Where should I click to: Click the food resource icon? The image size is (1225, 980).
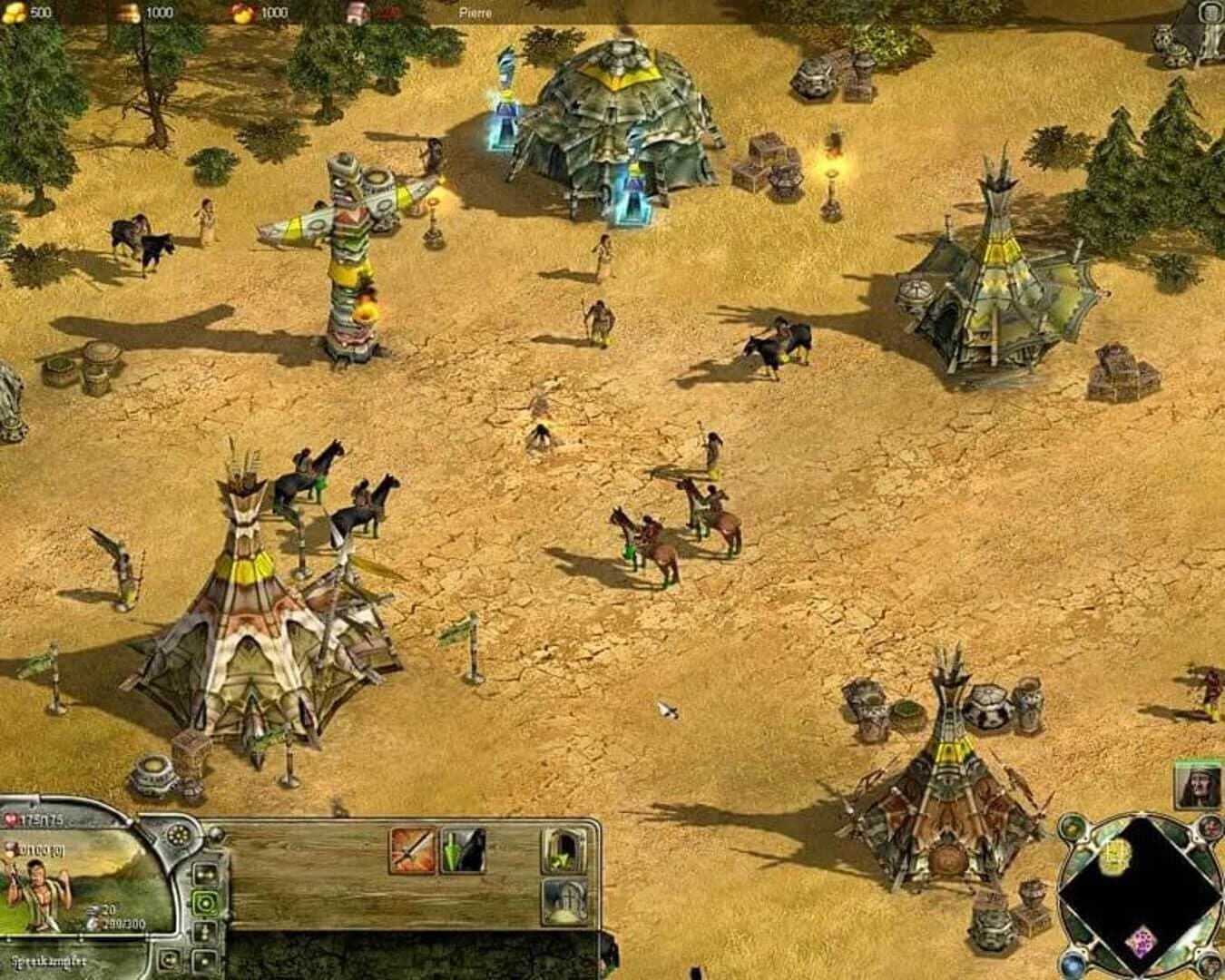click(240, 14)
